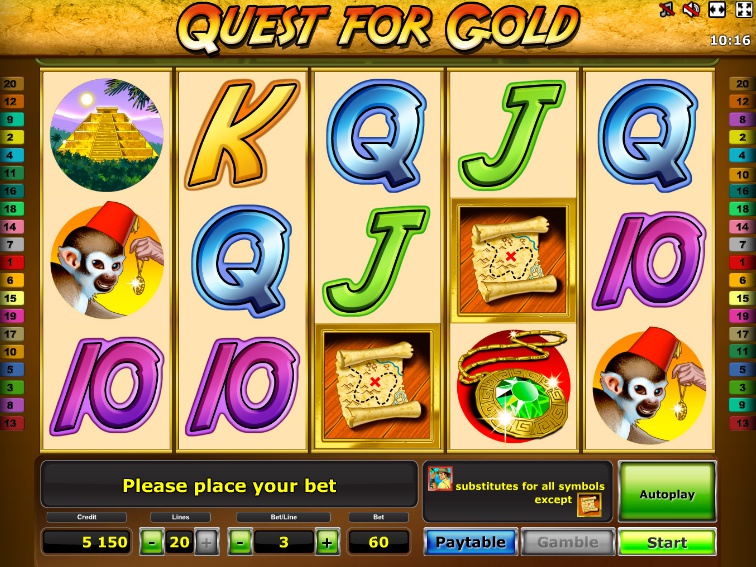Raise the Bet/Line amount
This screenshot has width=756, height=567.
tap(327, 542)
